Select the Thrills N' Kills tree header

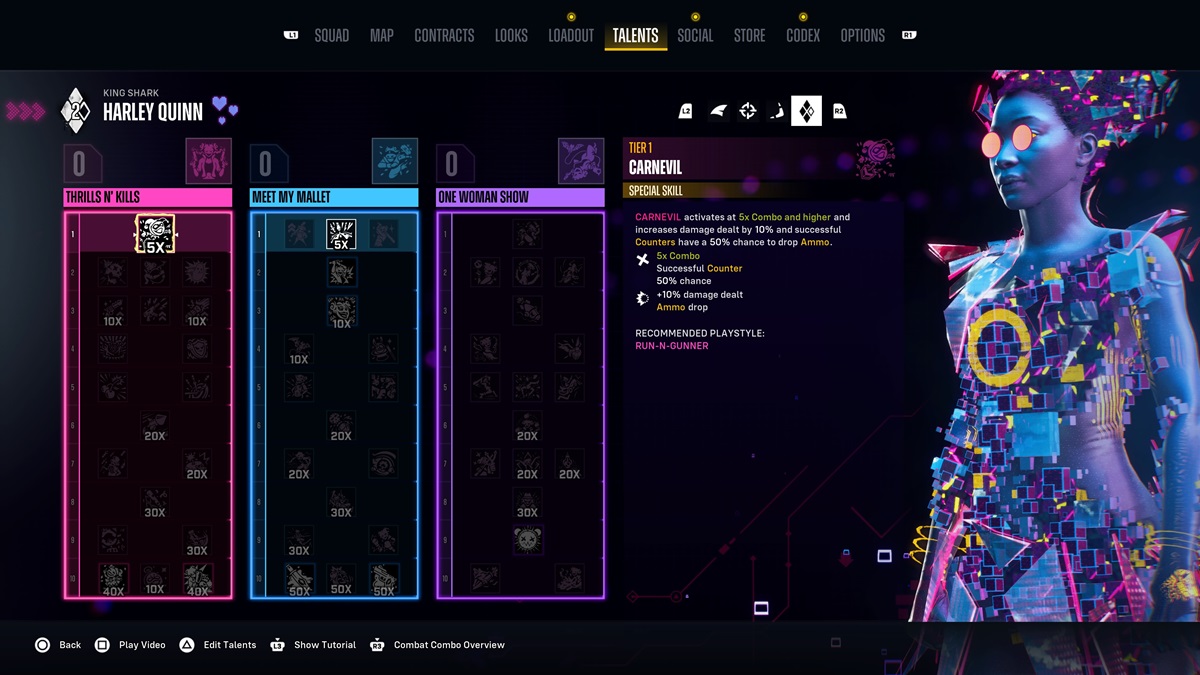(148, 197)
